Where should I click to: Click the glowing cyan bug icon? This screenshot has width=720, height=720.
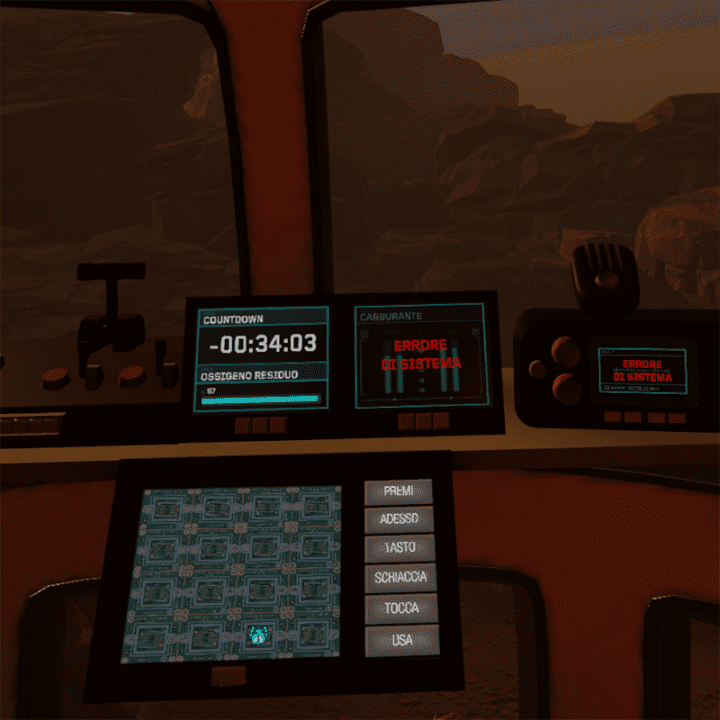(x=260, y=634)
